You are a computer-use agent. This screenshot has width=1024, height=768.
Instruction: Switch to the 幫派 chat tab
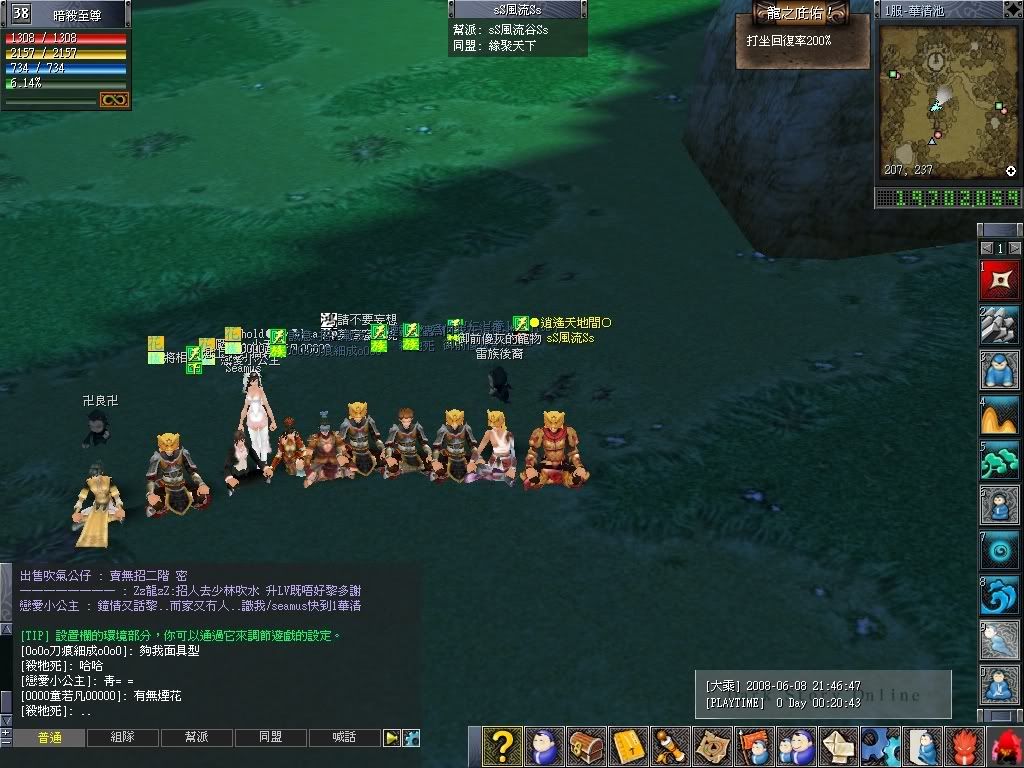pos(197,738)
